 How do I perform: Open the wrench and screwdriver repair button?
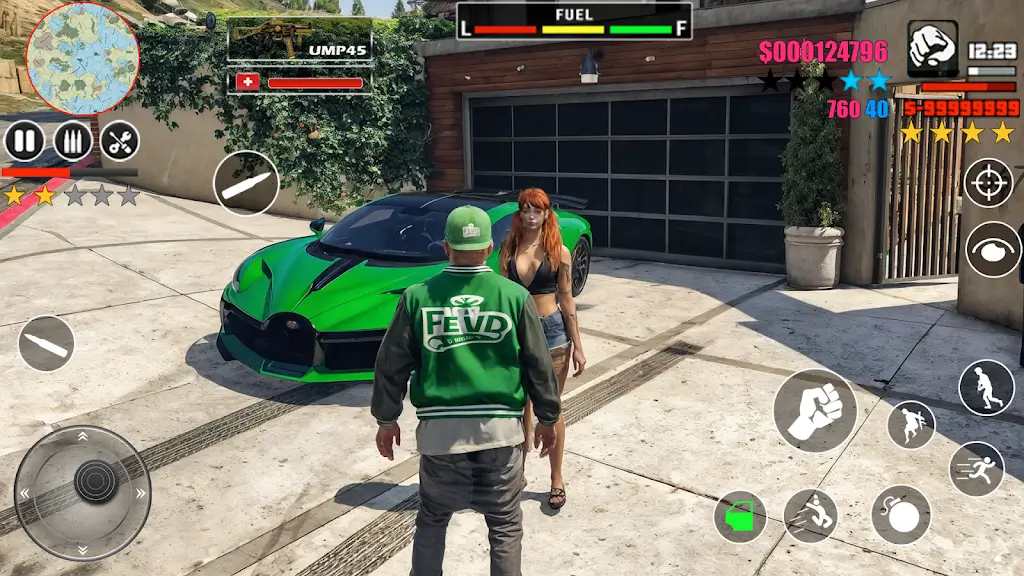point(119,141)
